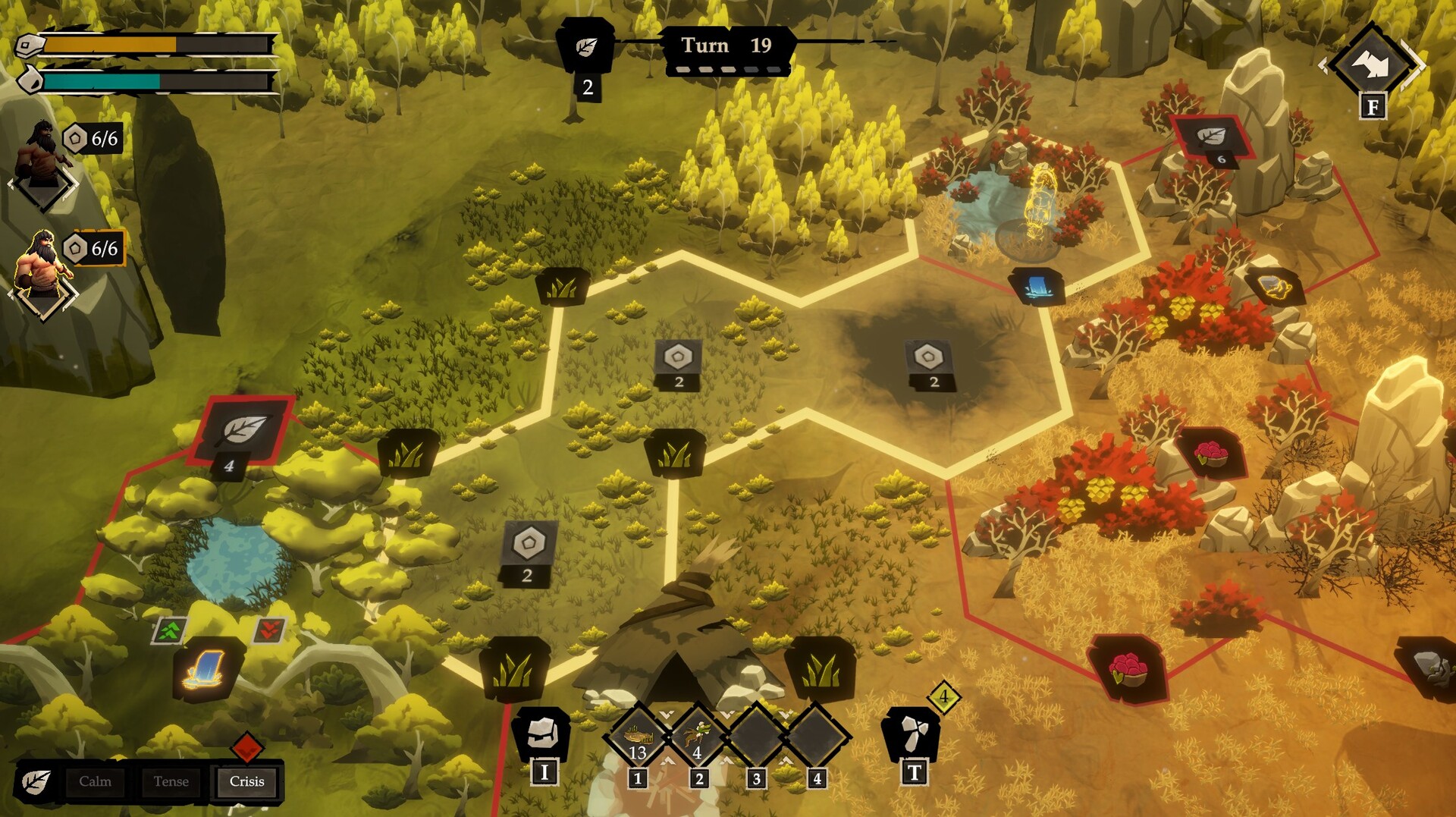Select the hotbar slot holding 4 herbs
Screen dimensions: 1456x817
pyautogui.click(x=698, y=737)
